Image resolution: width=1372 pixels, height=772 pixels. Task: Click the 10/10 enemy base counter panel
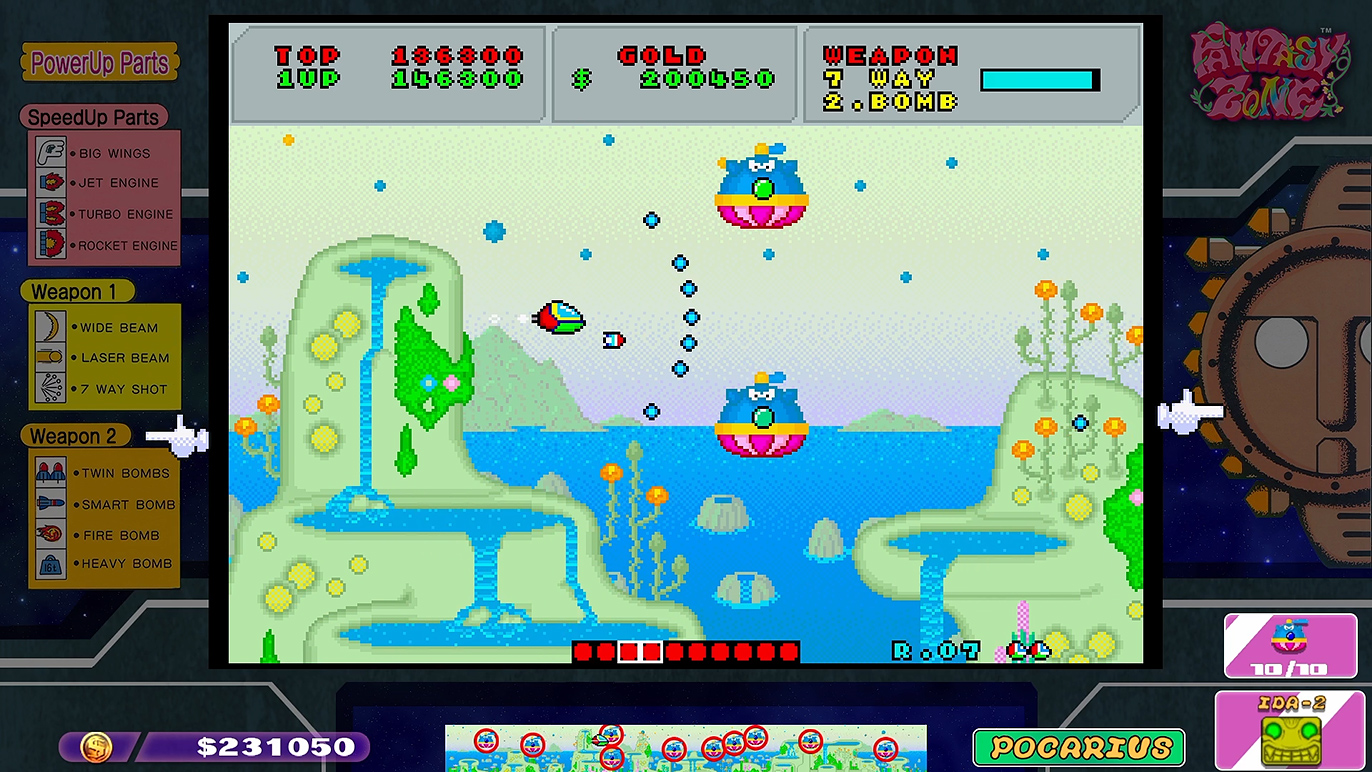pos(1288,645)
